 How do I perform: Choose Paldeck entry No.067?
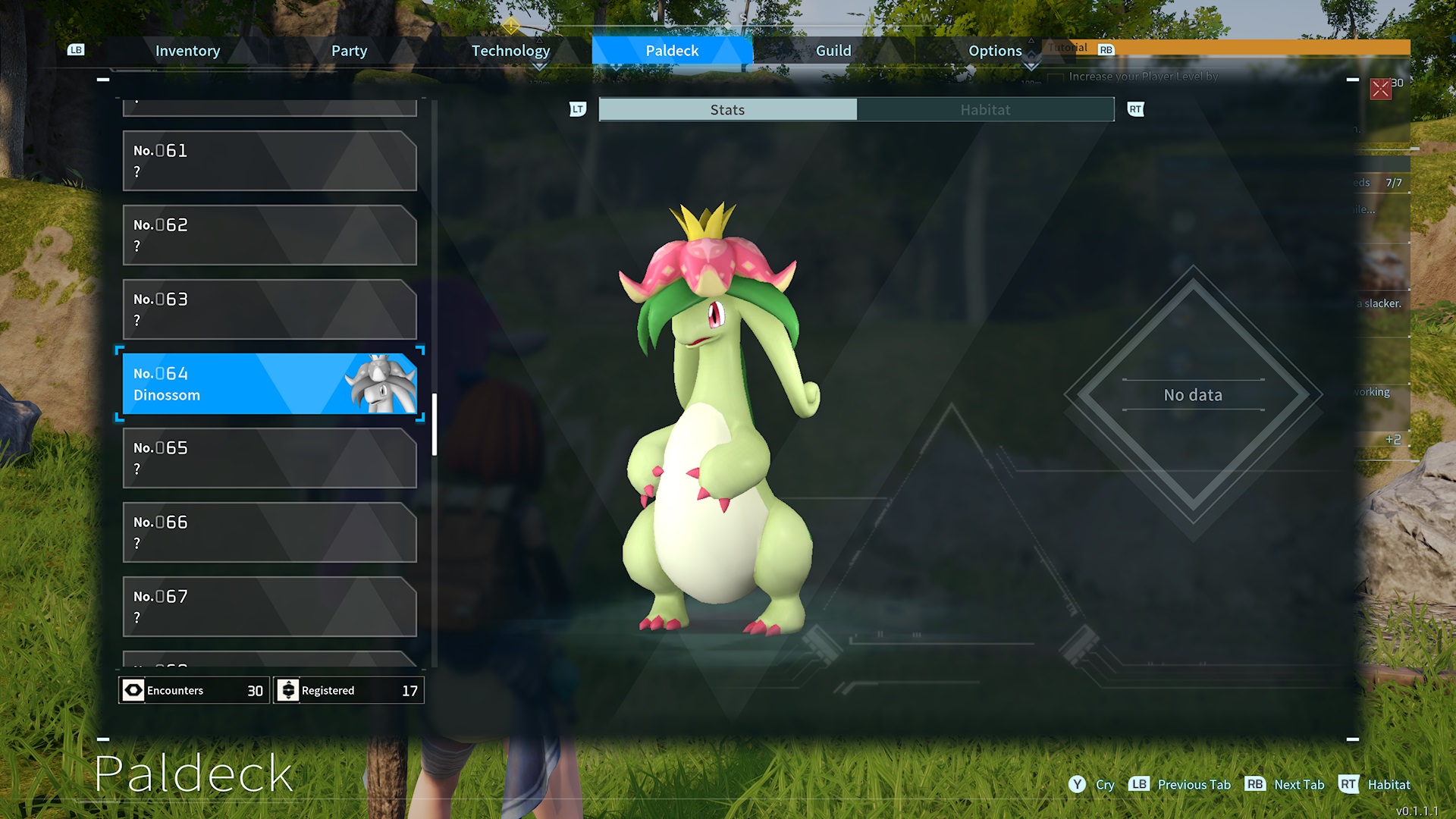(x=269, y=607)
